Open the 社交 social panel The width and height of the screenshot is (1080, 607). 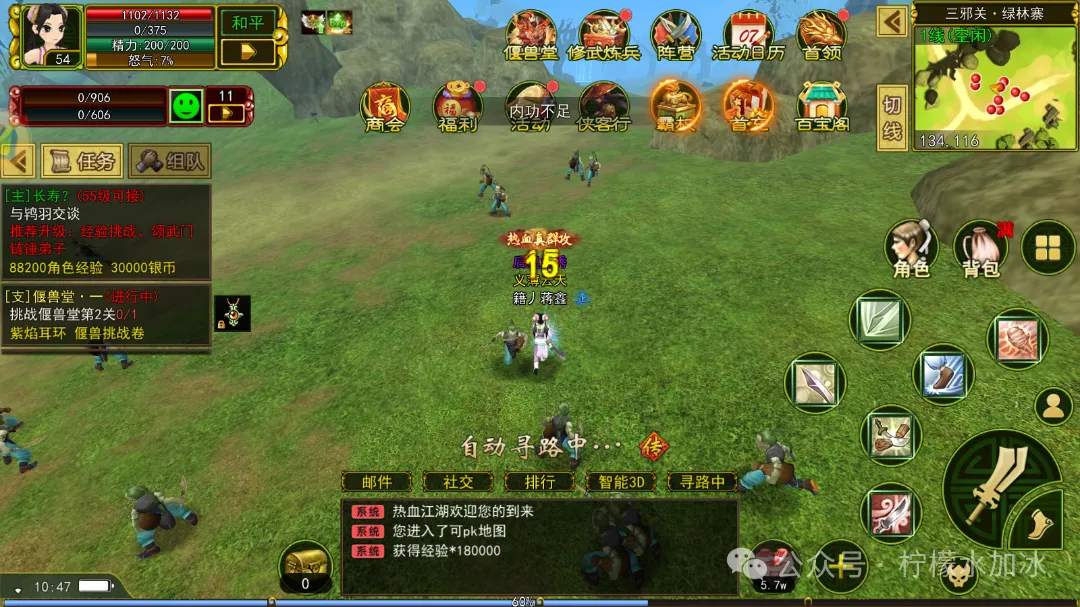[x=458, y=482]
